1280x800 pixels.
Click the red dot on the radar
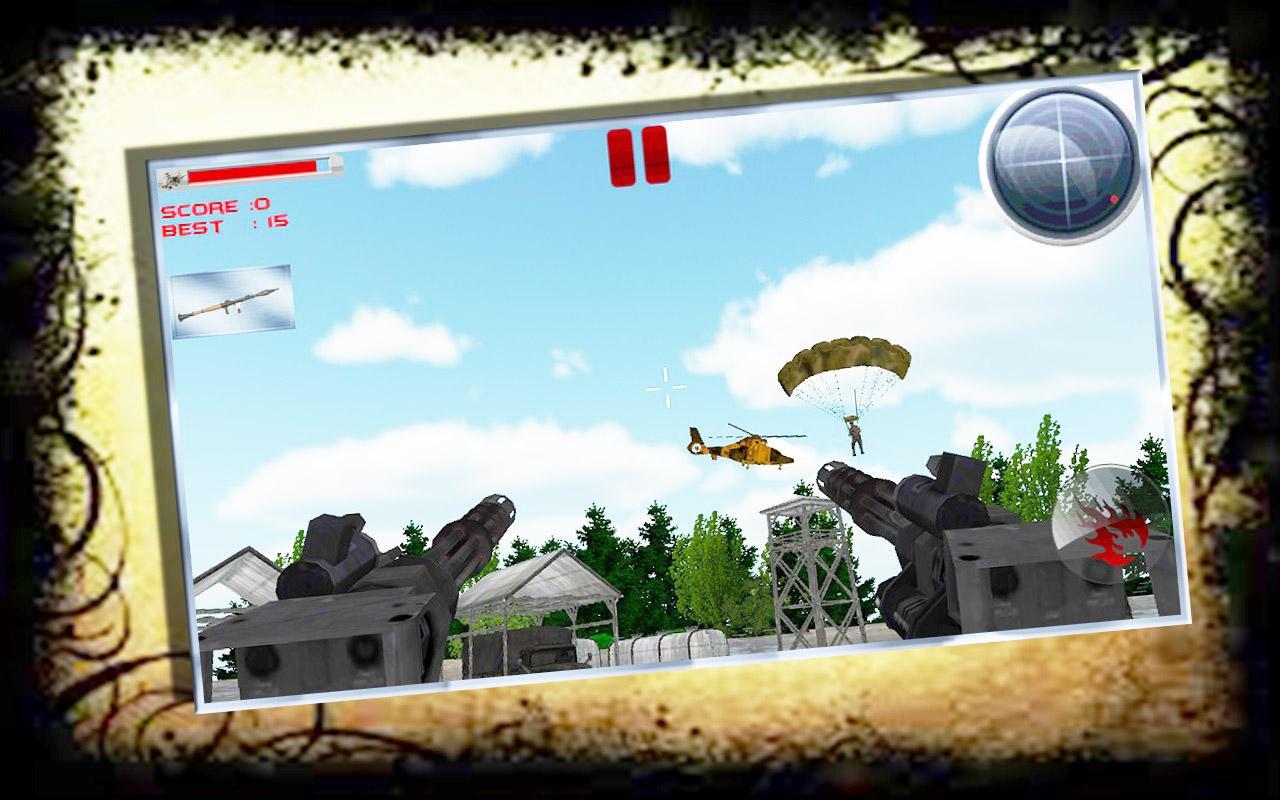tap(1111, 202)
